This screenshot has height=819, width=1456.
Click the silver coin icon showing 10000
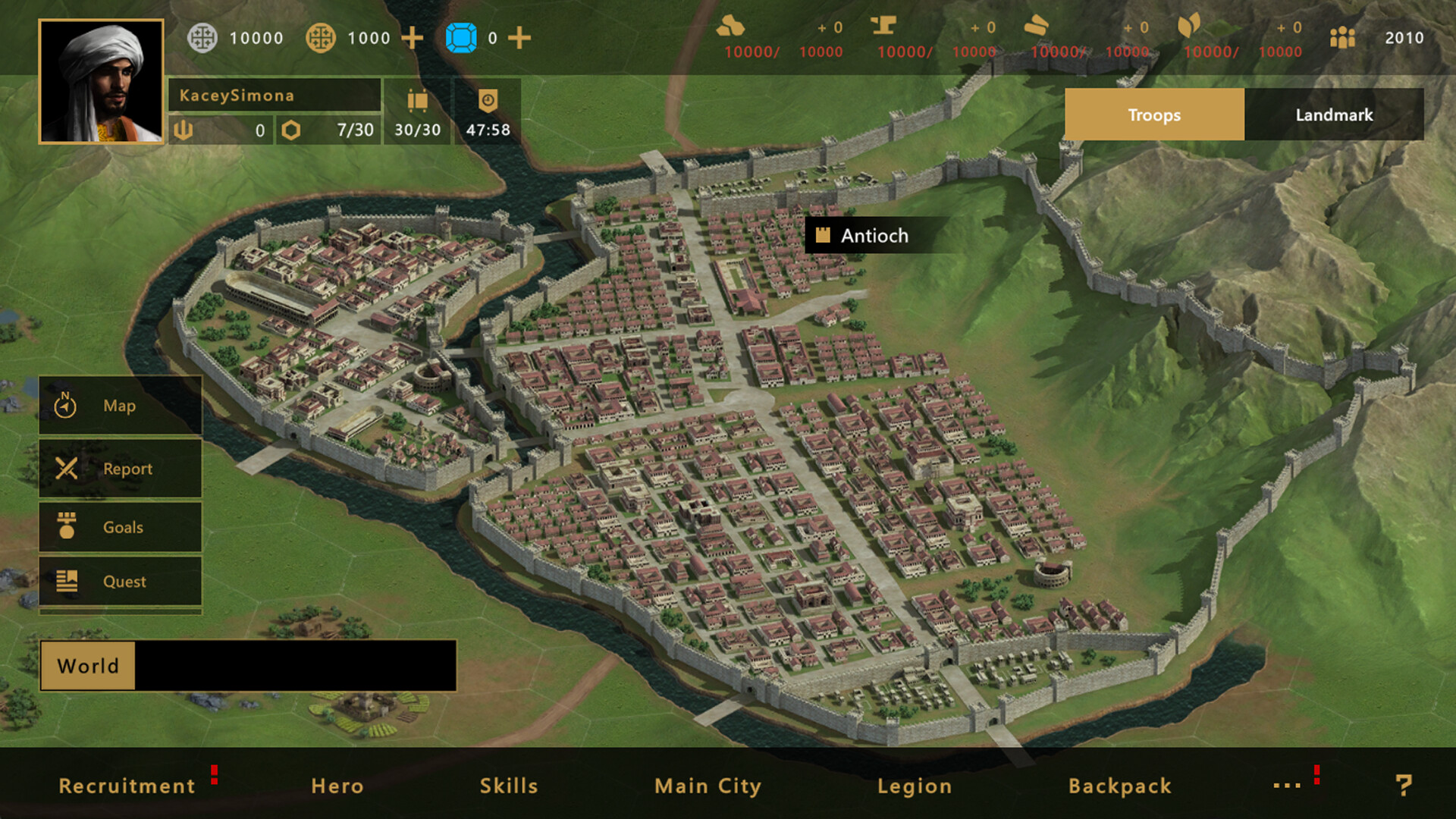tap(203, 37)
